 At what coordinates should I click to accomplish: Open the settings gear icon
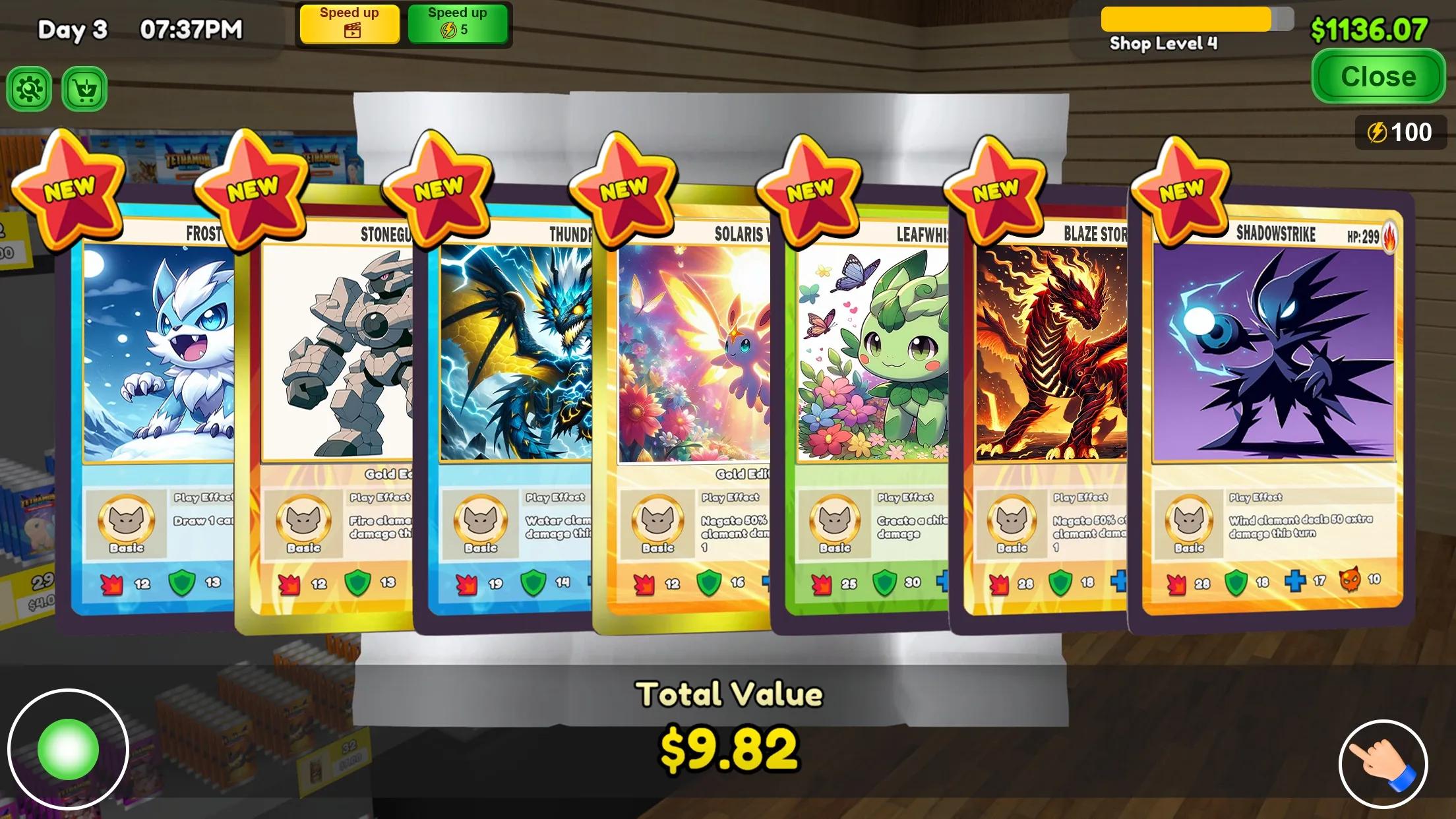coord(28,89)
